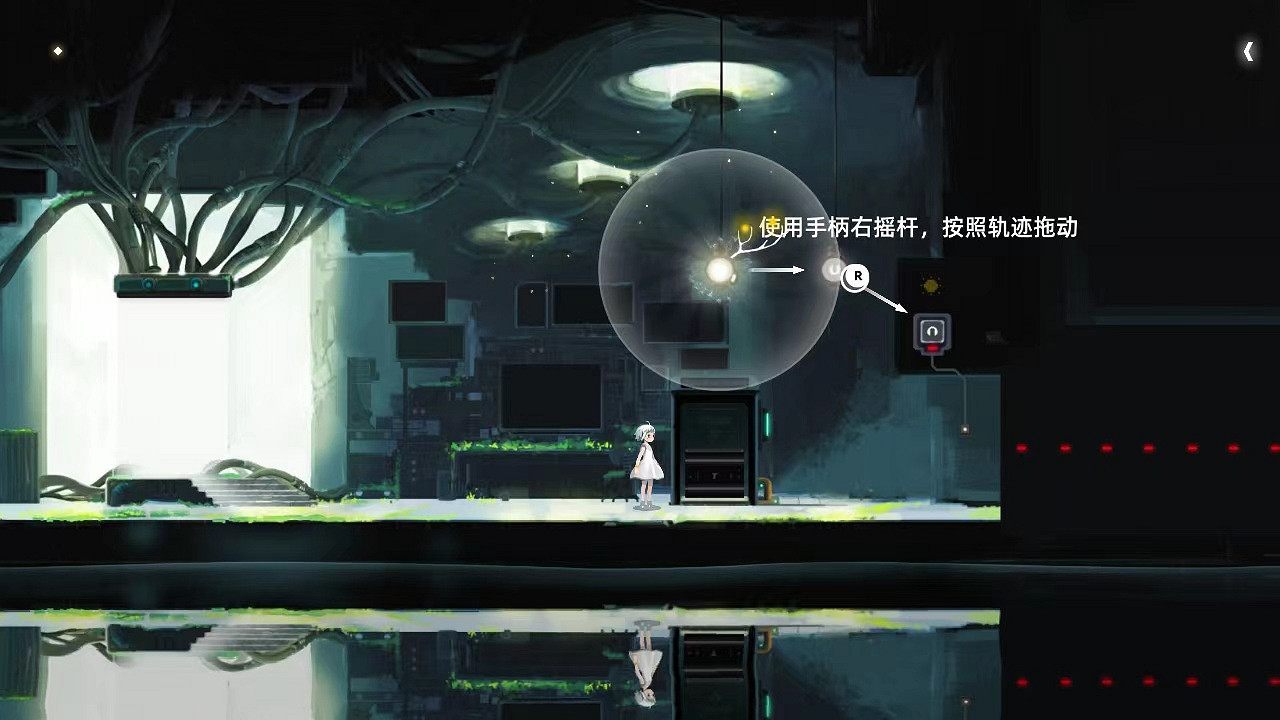Click the dark elevator door panel
The width and height of the screenshot is (1280, 720).
tap(715, 450)
